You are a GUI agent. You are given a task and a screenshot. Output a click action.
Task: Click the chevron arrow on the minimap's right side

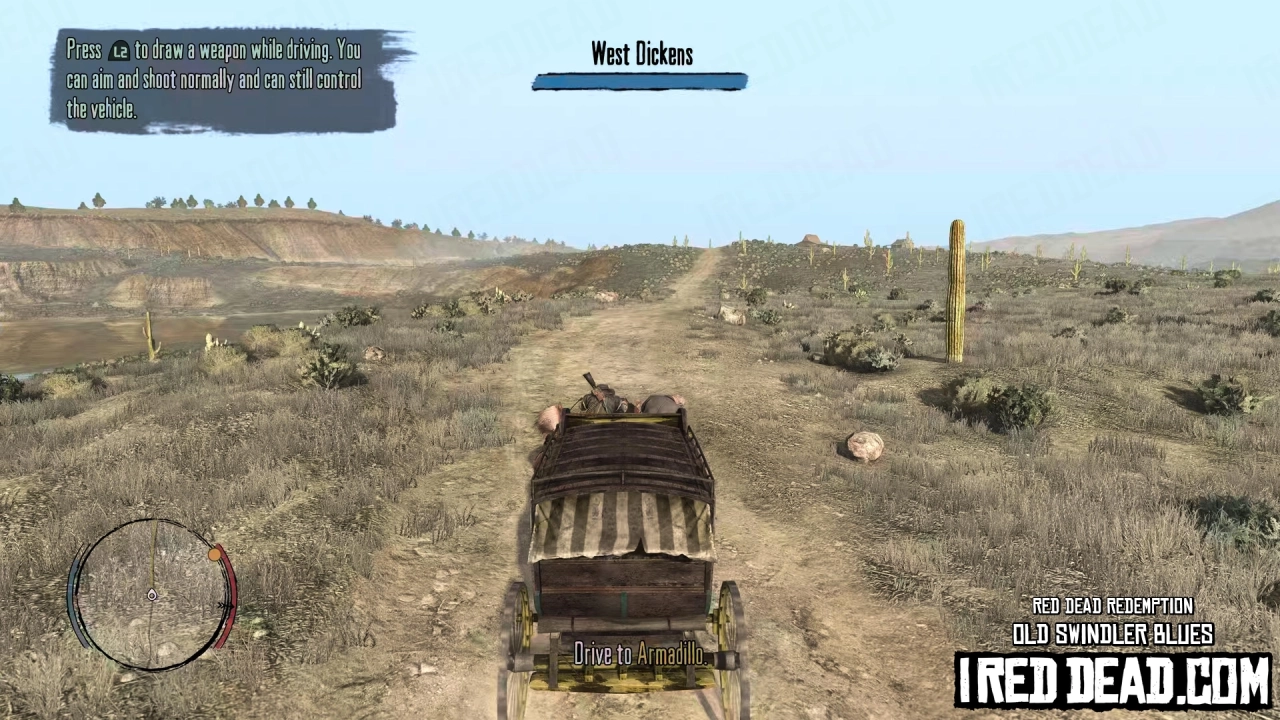[226, 605]
